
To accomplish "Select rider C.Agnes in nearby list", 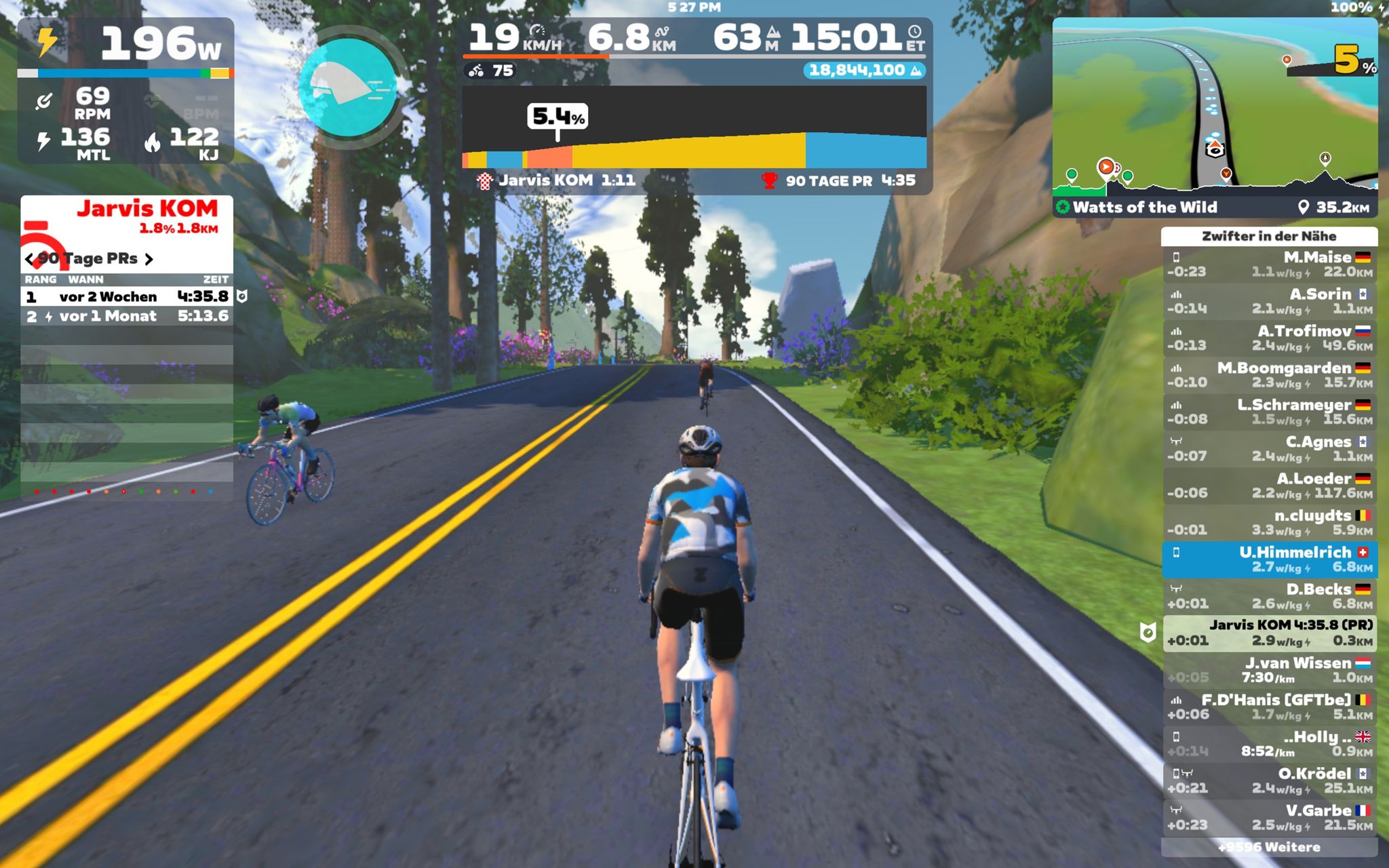I will (1269, 448).
